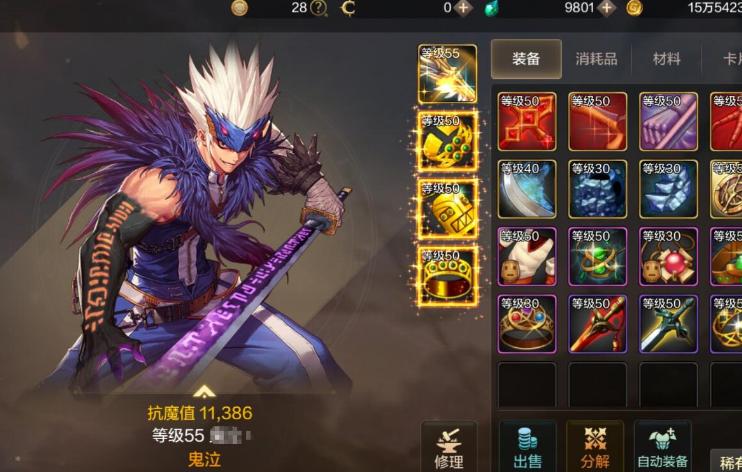Select the equipped level 55 golden weapon slot
Viewport: 742px width, 472px height.
(x=447, y=74)
